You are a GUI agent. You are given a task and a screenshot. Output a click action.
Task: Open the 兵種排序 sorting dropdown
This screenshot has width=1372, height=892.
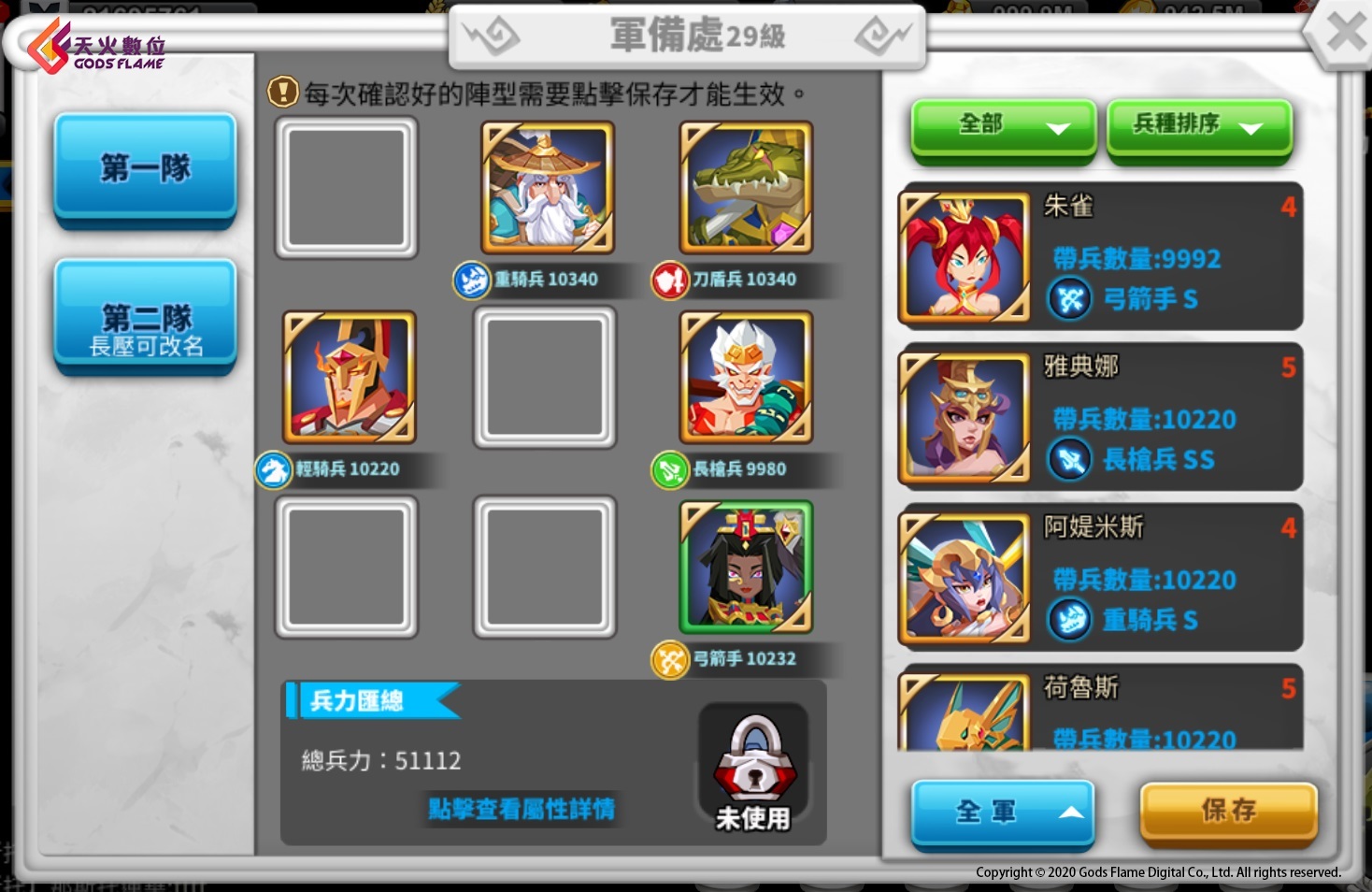click(1198, 126)
